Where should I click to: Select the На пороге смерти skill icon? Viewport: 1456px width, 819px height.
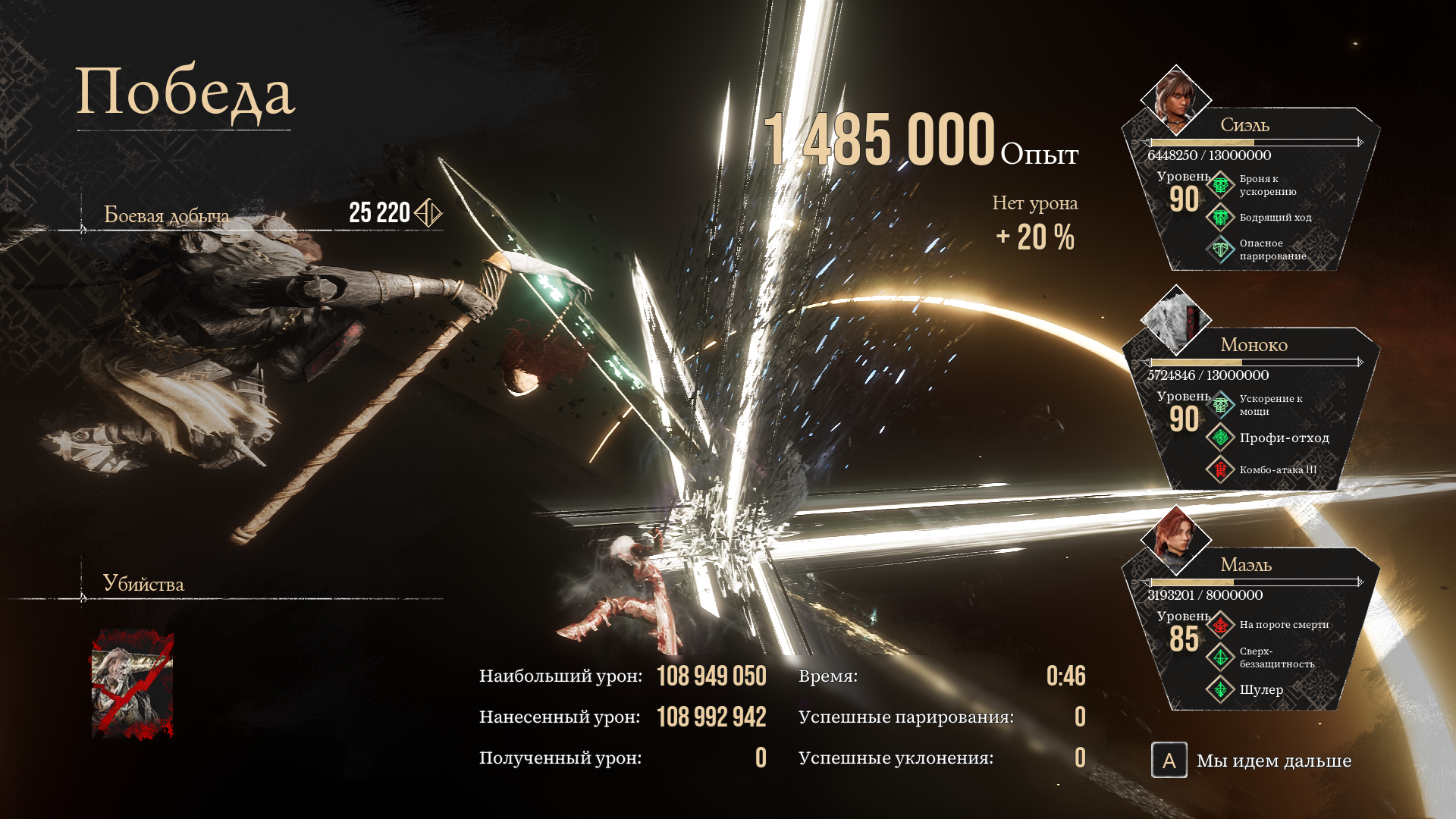click(1220, 626)
